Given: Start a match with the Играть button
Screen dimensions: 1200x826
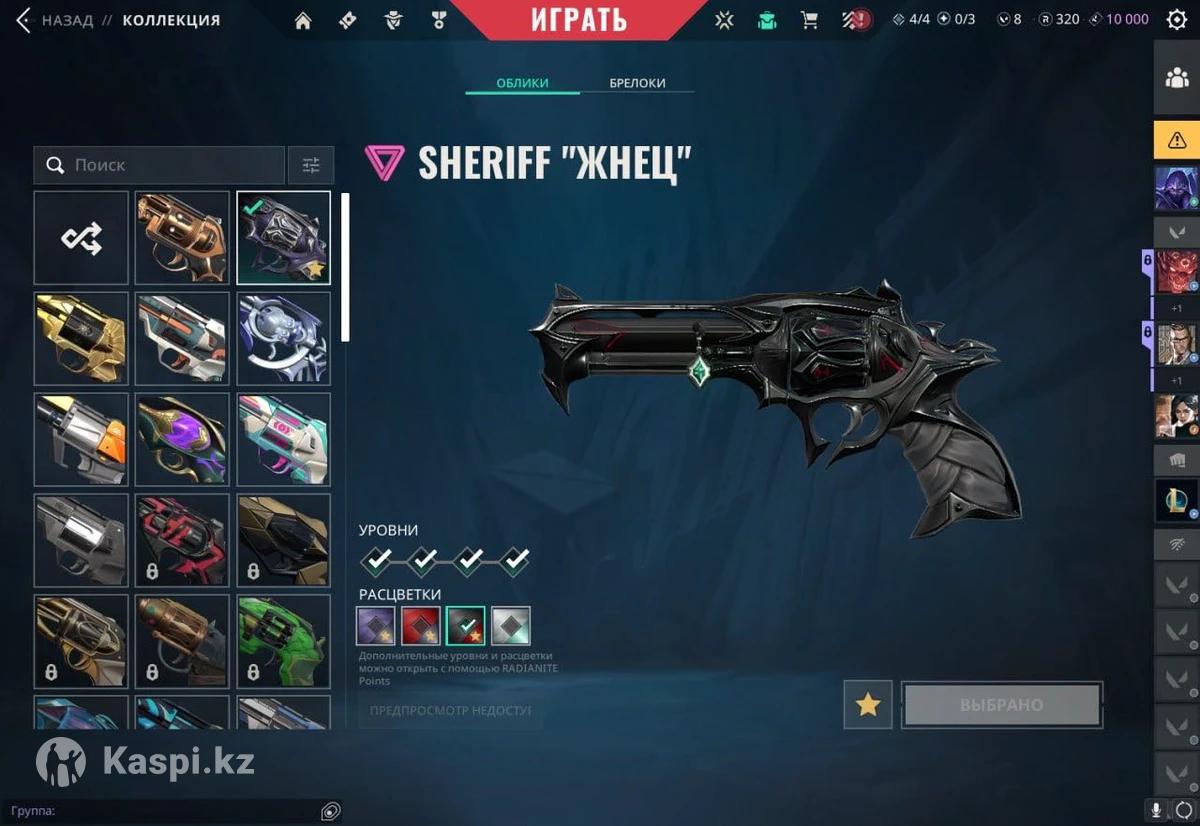Looking at the screenshot, I should pyautogui.click(x=579, y=20).
